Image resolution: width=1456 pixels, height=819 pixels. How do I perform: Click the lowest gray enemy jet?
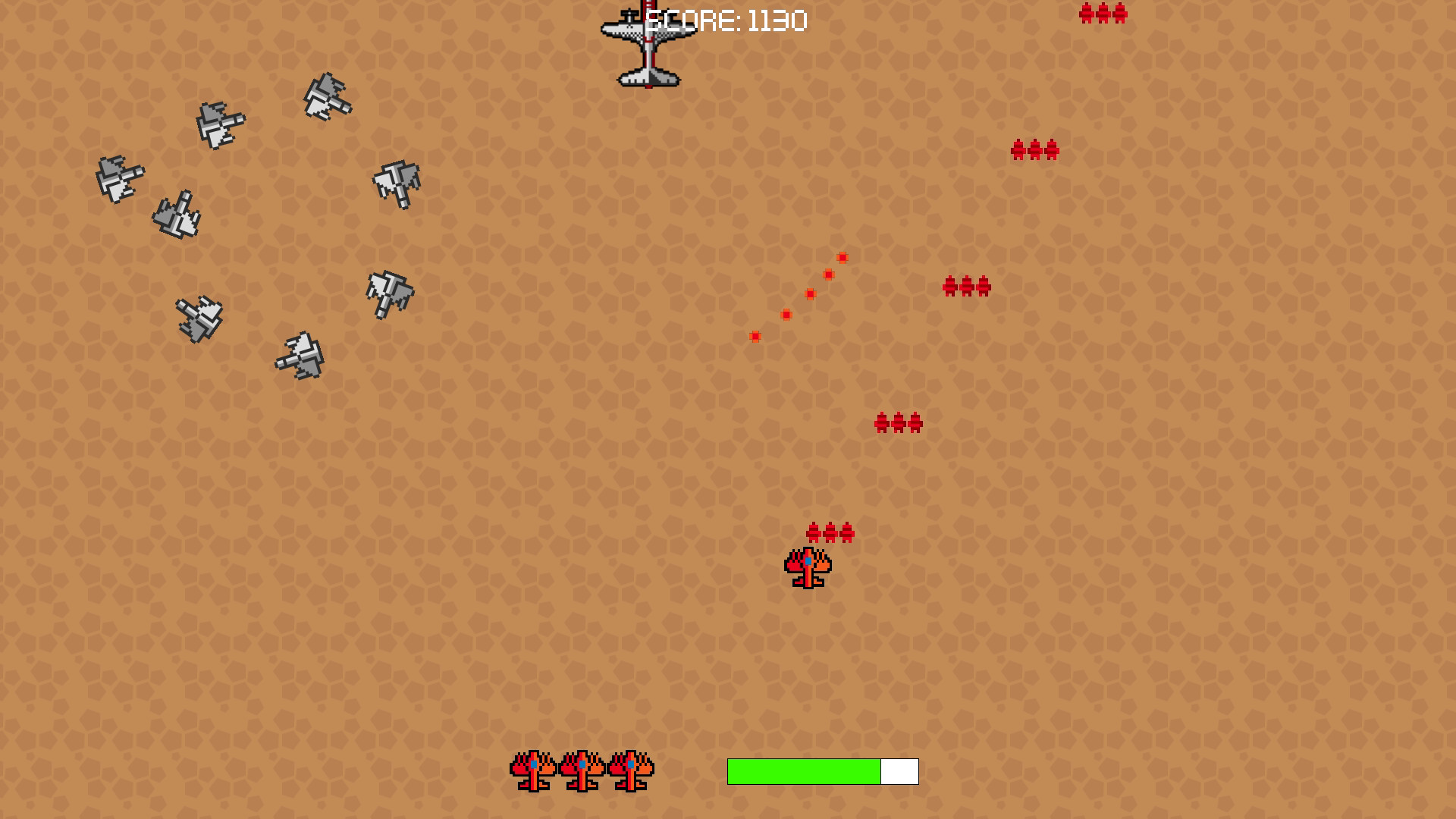coord(301,356)
